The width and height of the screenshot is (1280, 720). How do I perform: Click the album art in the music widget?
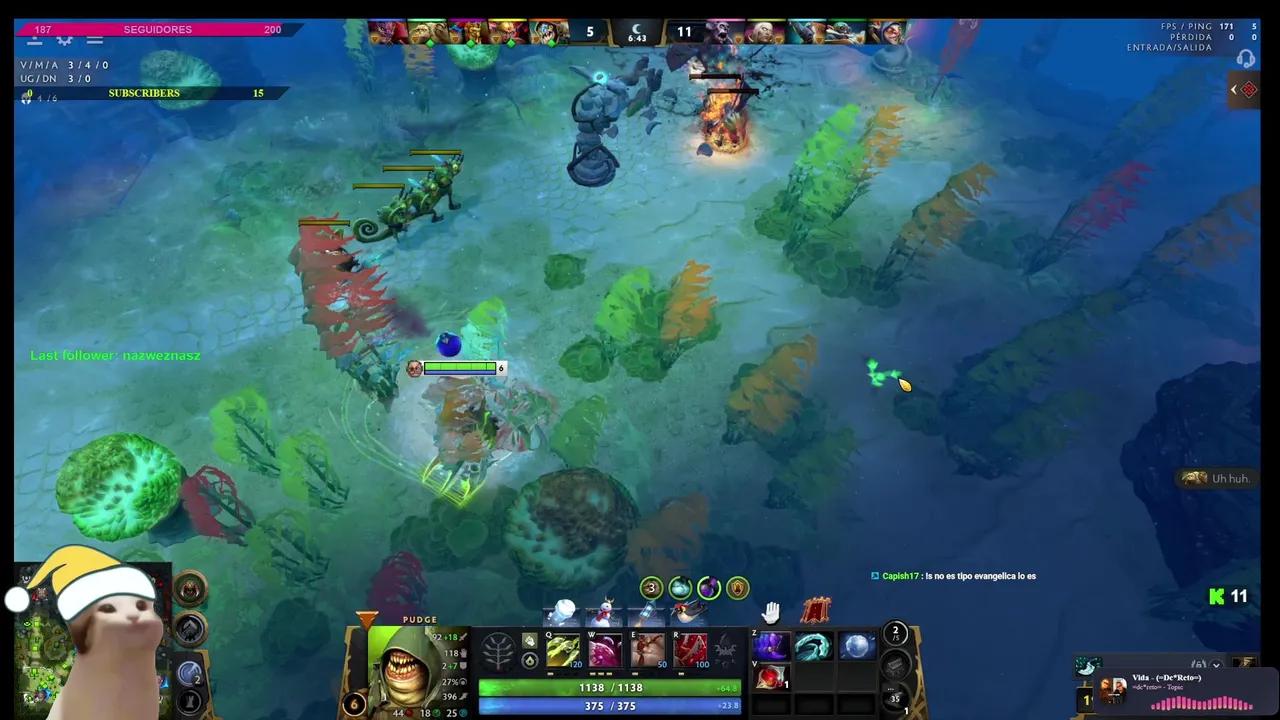(1113, 690)
